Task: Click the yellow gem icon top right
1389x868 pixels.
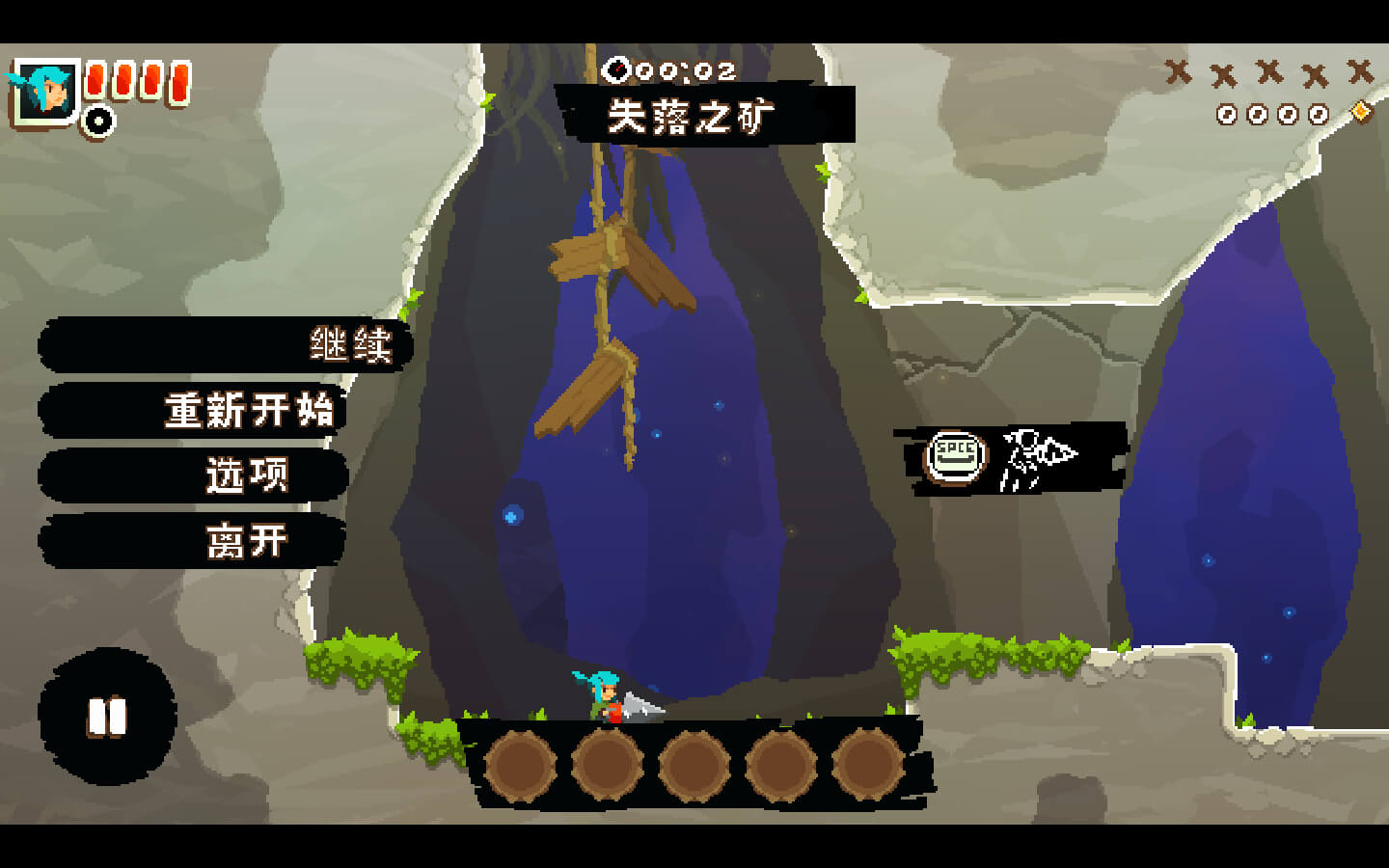Action: (1358, 114)
